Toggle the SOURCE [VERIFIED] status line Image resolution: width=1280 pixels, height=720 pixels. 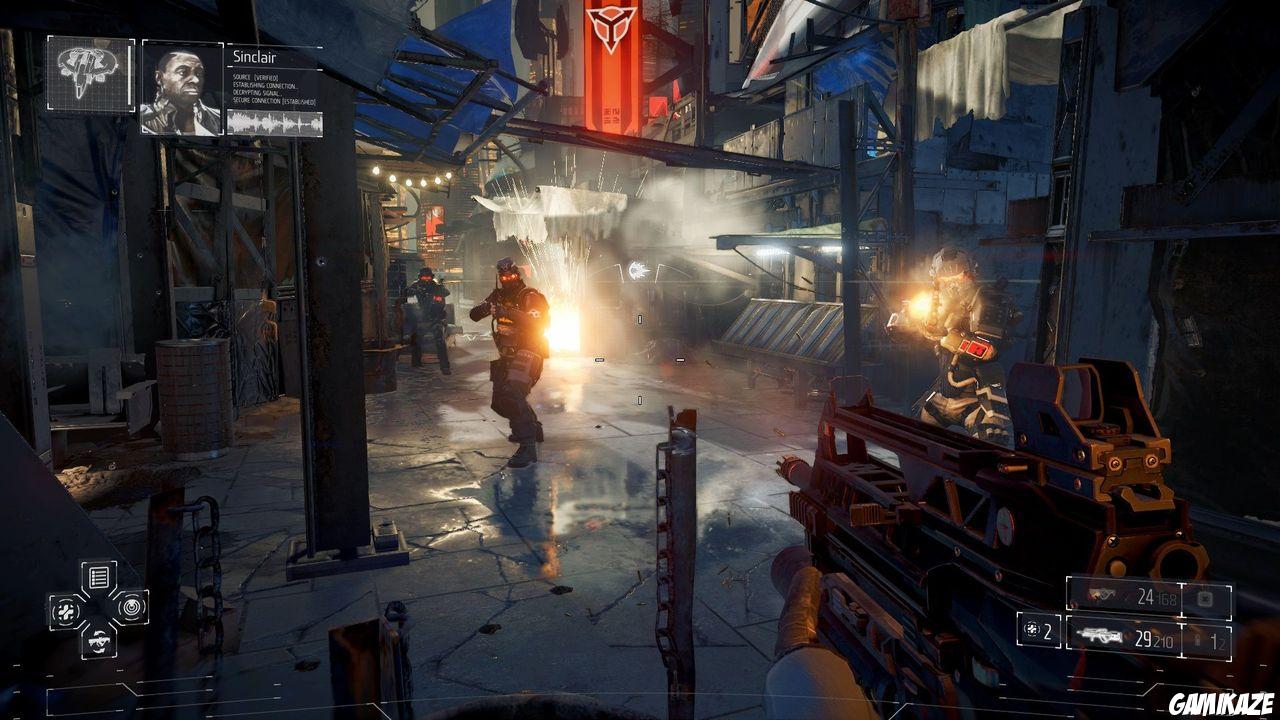point(254,78)
